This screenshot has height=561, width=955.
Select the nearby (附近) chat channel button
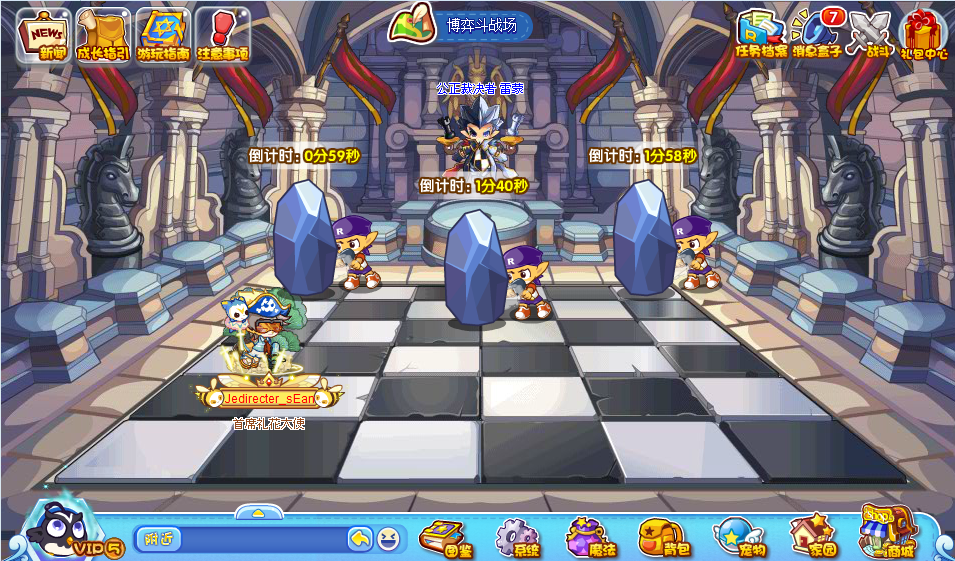pos(158,539)
